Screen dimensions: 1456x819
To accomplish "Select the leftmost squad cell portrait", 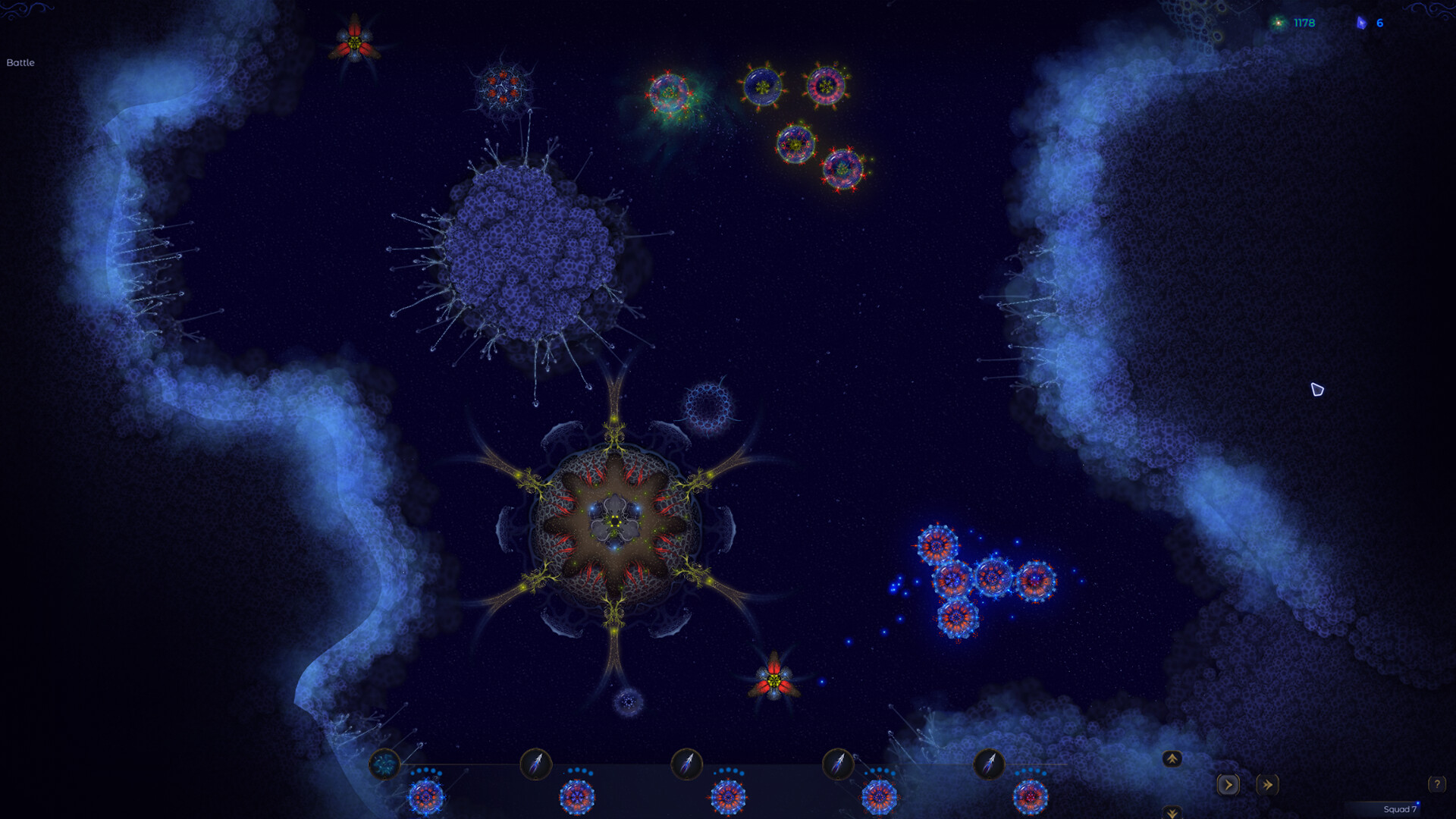I will (x=427, y=797).
